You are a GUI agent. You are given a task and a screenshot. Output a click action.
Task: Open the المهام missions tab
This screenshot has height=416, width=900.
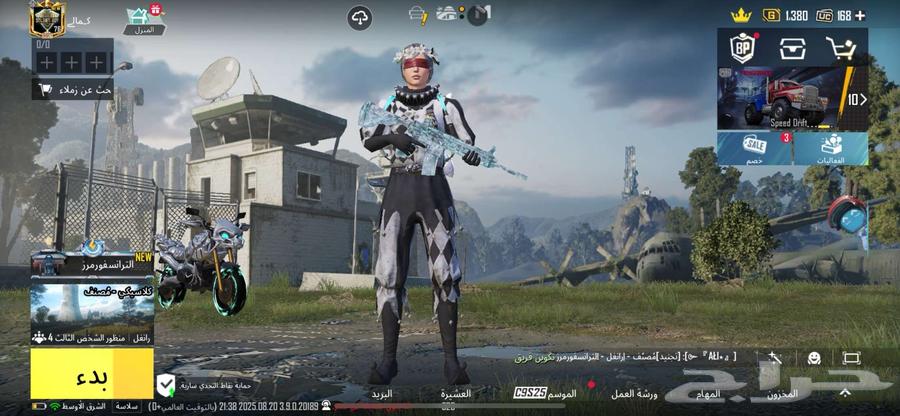click(706, 393)
